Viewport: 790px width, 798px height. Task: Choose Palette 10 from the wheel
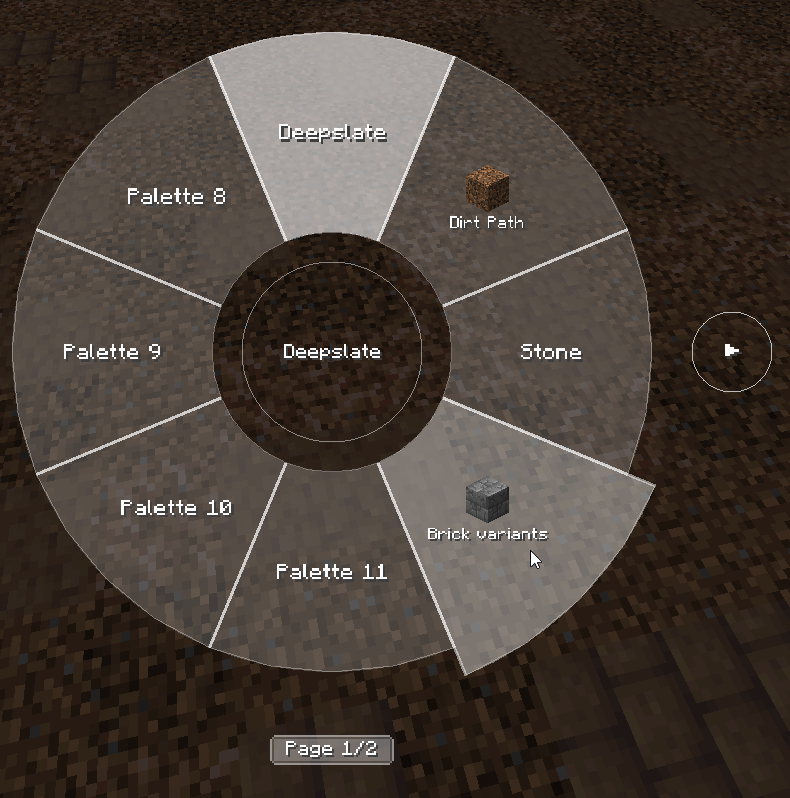point(176,508)
